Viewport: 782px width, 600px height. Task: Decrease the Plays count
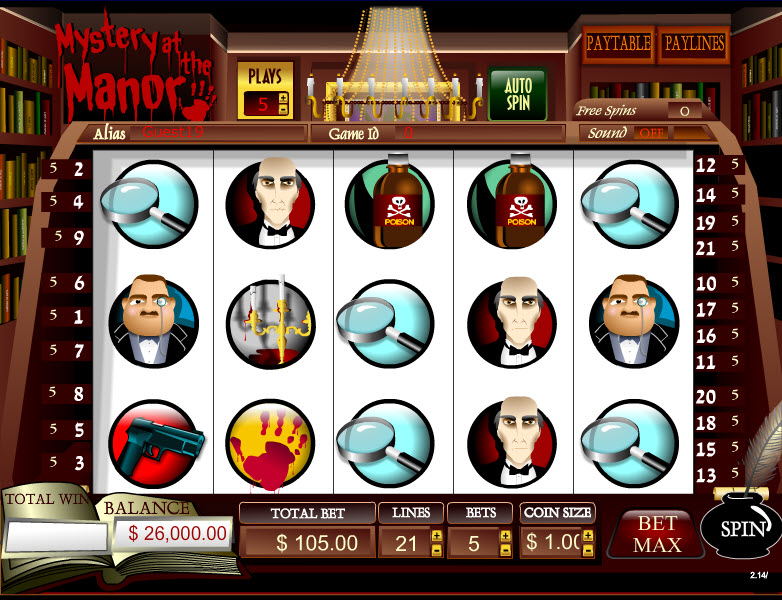coord(283,109)
